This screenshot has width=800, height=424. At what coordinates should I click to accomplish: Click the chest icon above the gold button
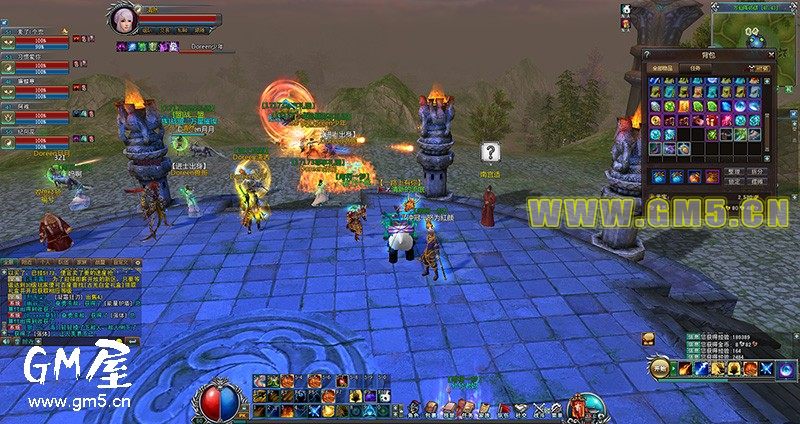[649, 340]
